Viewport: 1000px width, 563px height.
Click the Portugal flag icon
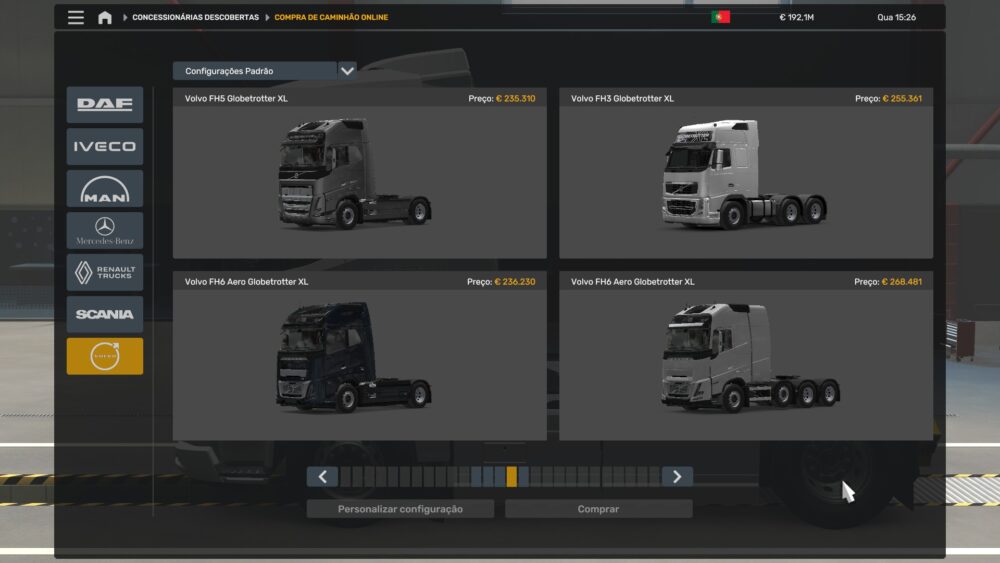pyautogui.click(x=720, y=17)
